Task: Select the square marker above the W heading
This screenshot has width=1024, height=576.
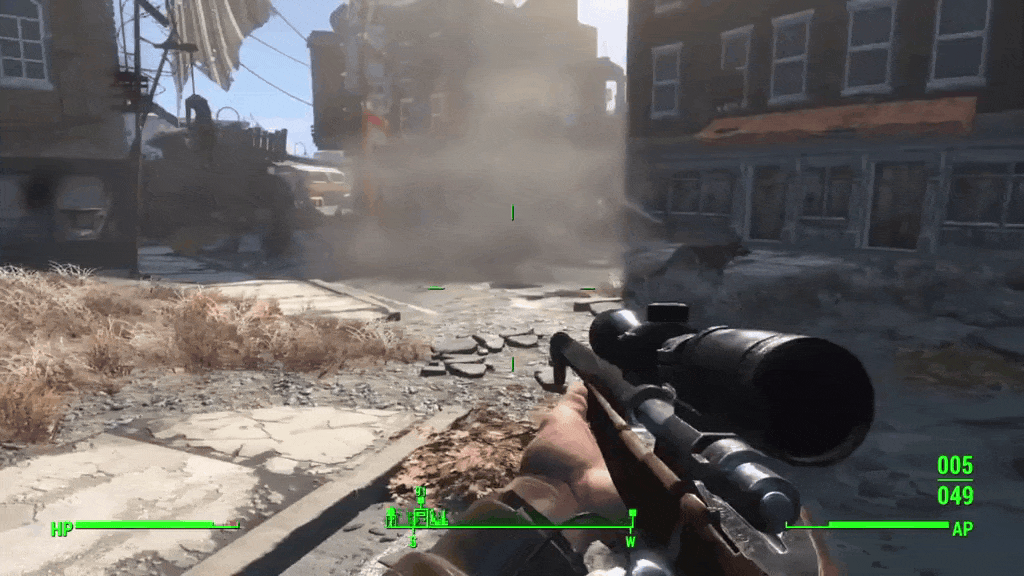Action: [631, 514]
